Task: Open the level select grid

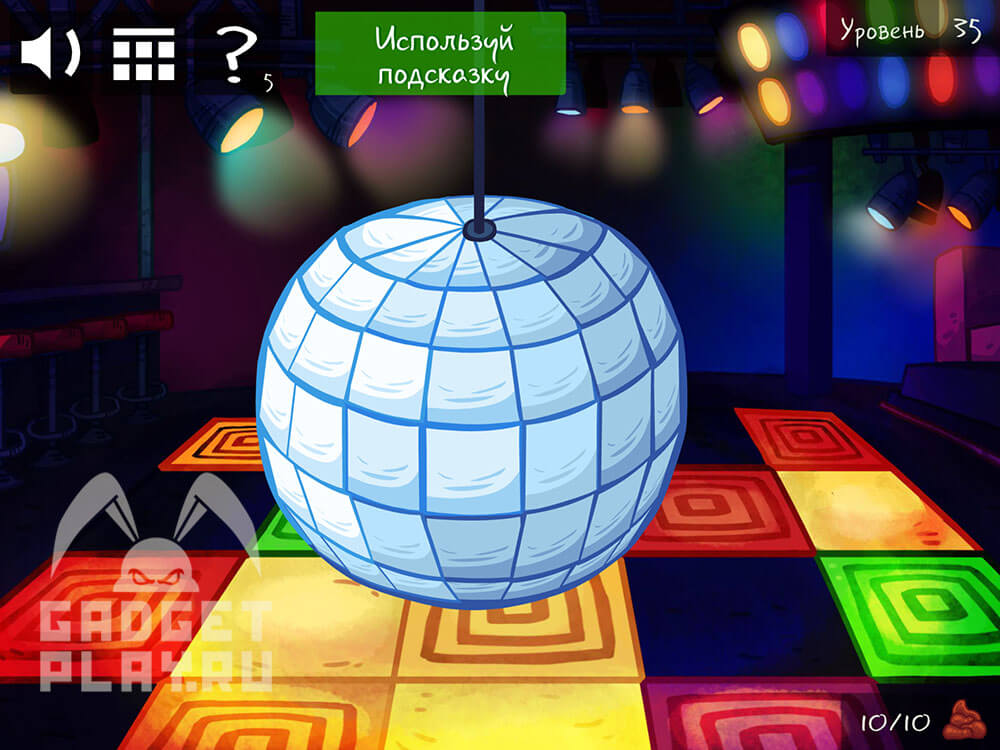Action: (143, 54)
